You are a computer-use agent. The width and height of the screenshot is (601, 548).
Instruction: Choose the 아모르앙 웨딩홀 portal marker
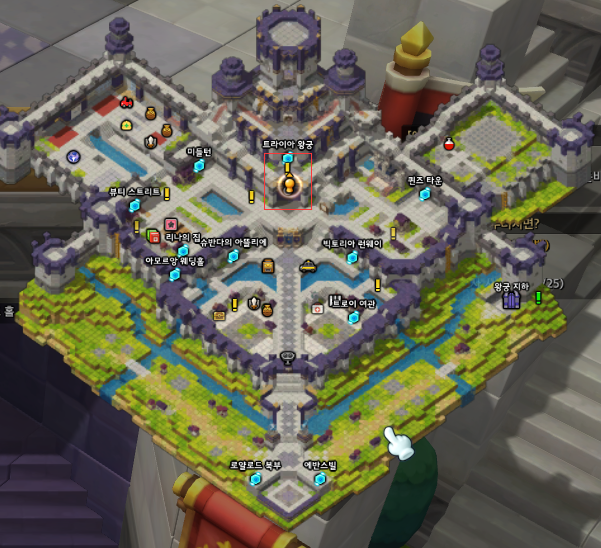tap(174, 274)
